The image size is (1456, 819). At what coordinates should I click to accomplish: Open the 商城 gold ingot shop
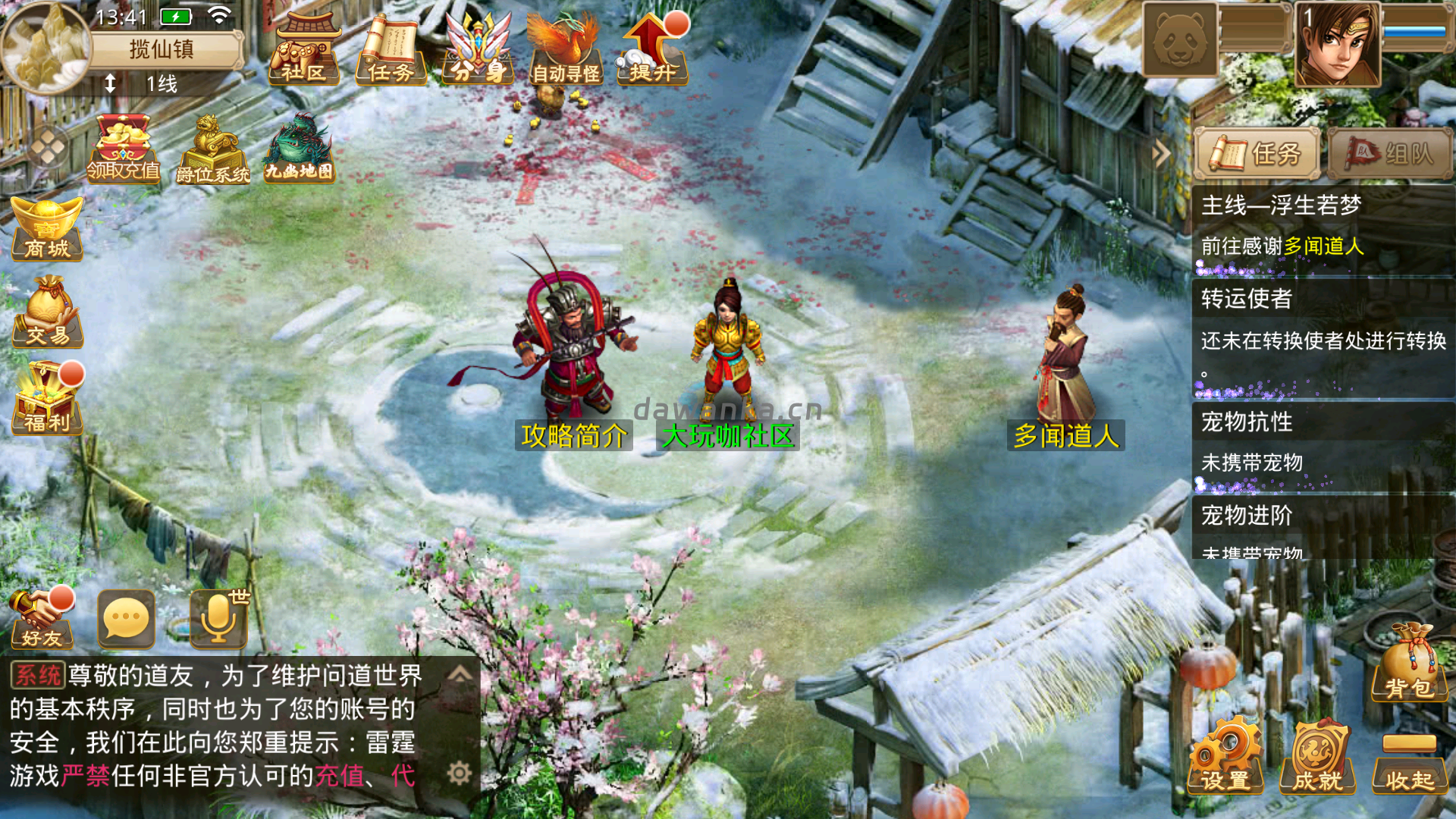tap(47, 229)
